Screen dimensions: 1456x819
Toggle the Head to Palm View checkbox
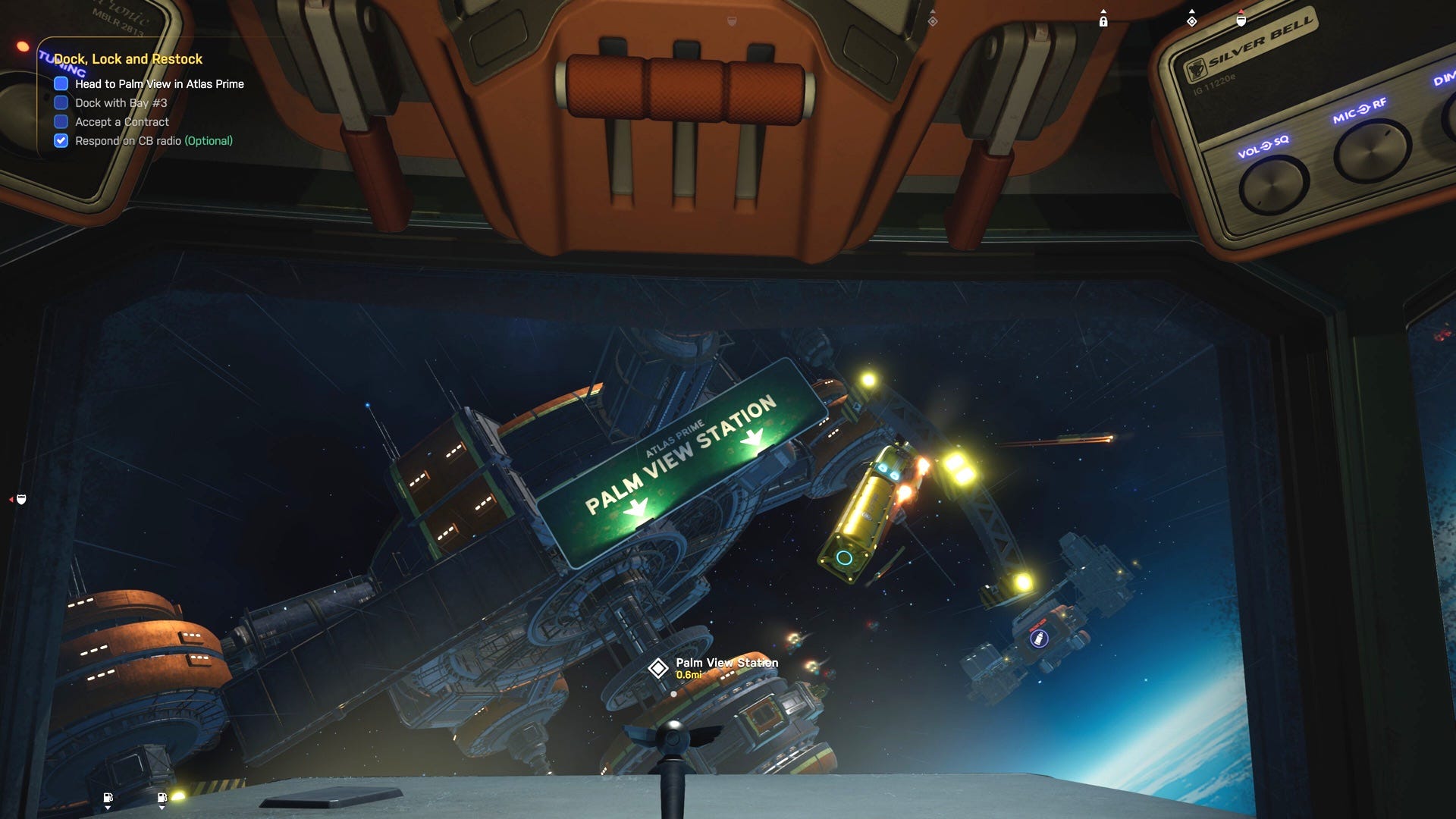(61, 83)
